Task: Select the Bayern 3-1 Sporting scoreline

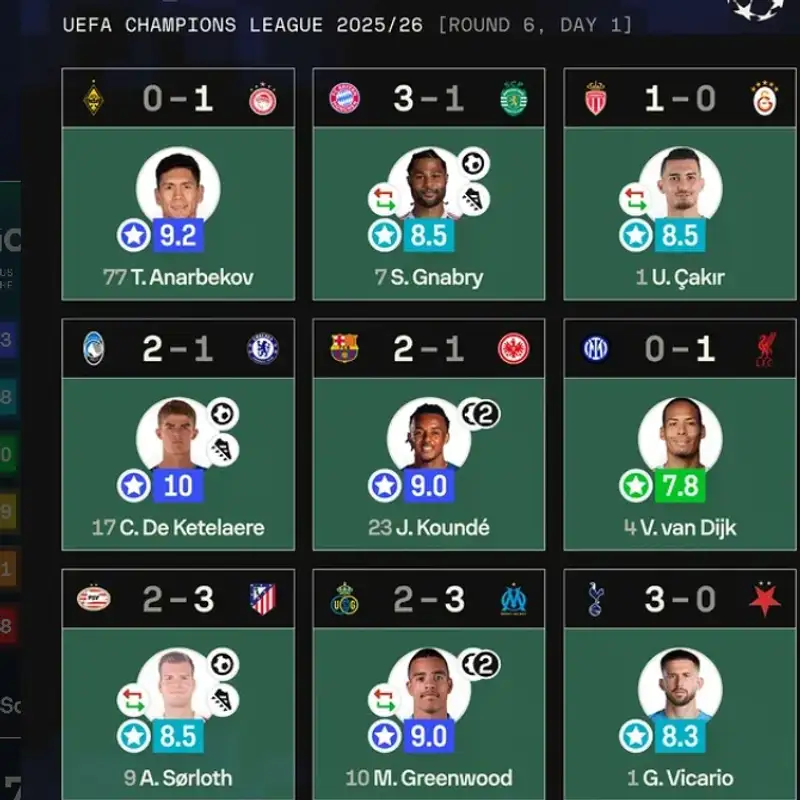Action: (x=429, y=98)
